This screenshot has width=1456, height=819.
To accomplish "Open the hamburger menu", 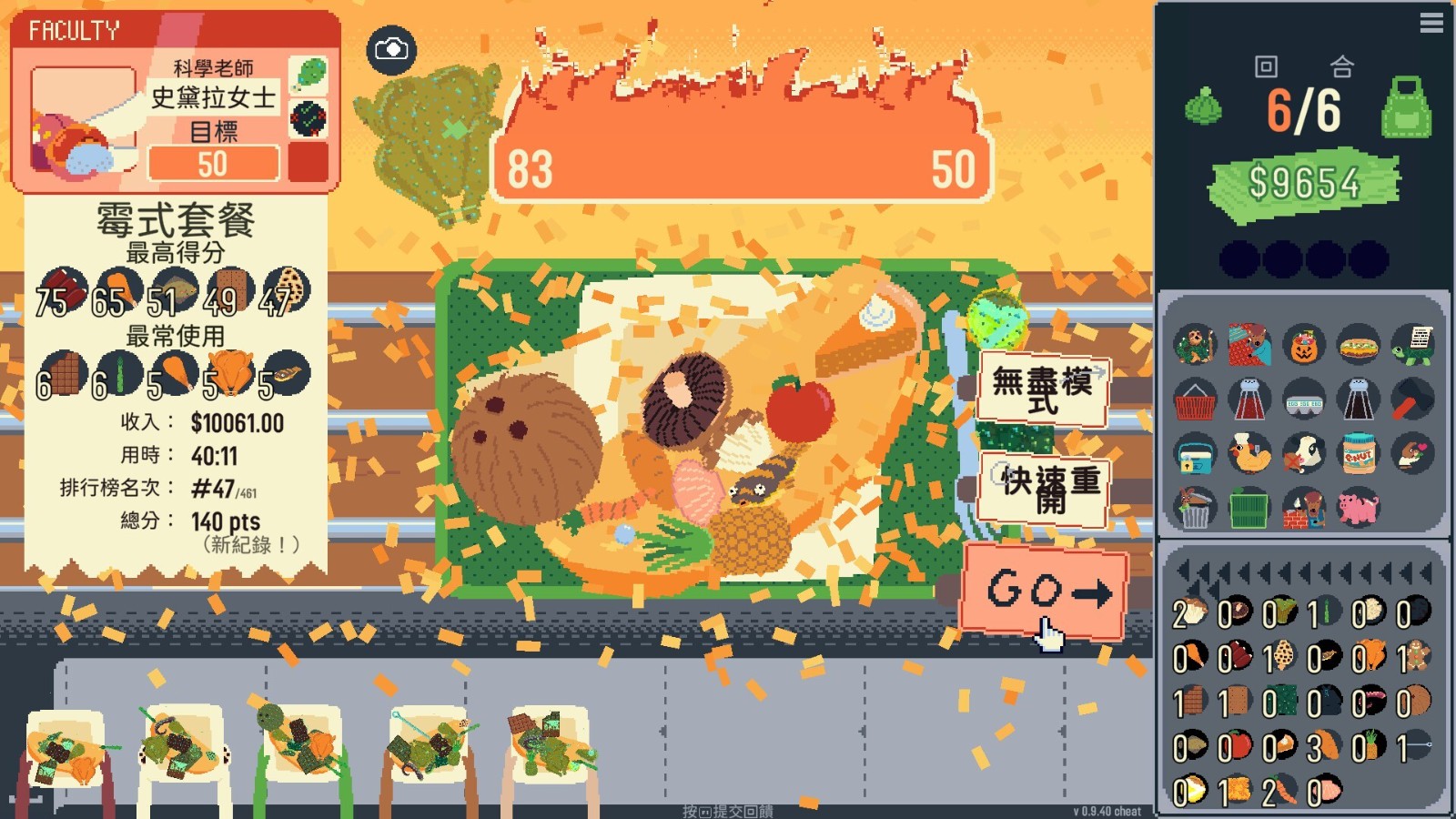I will coord(1431,23).
